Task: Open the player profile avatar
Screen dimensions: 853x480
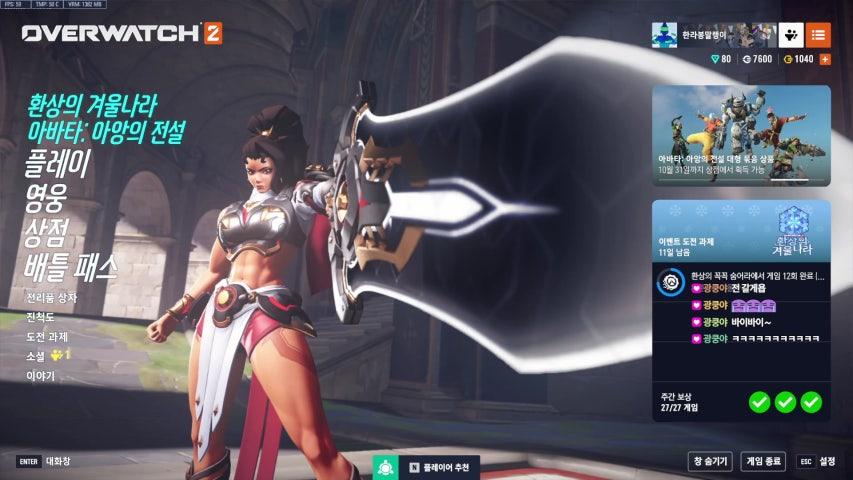Action: pos(665,35)
